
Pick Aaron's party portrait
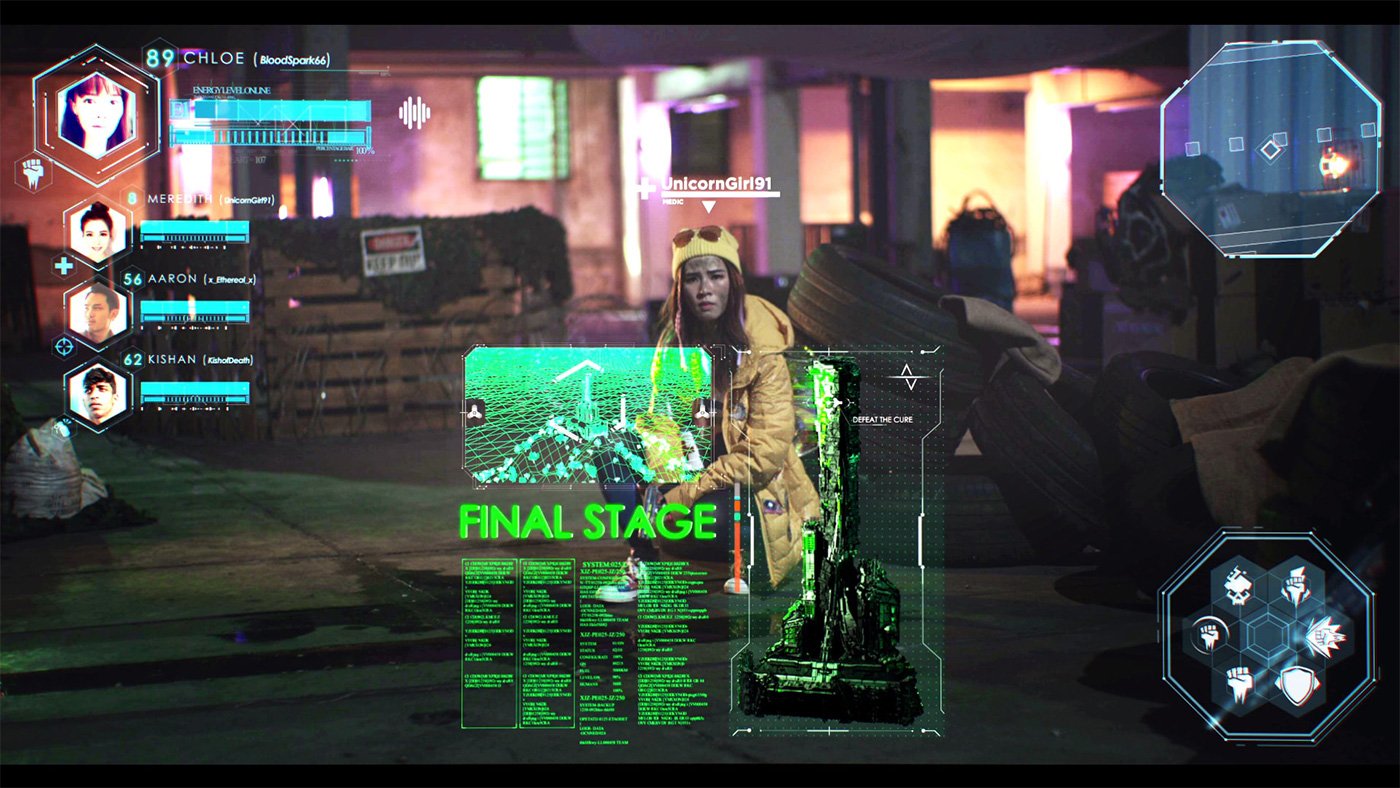[98, 312]
